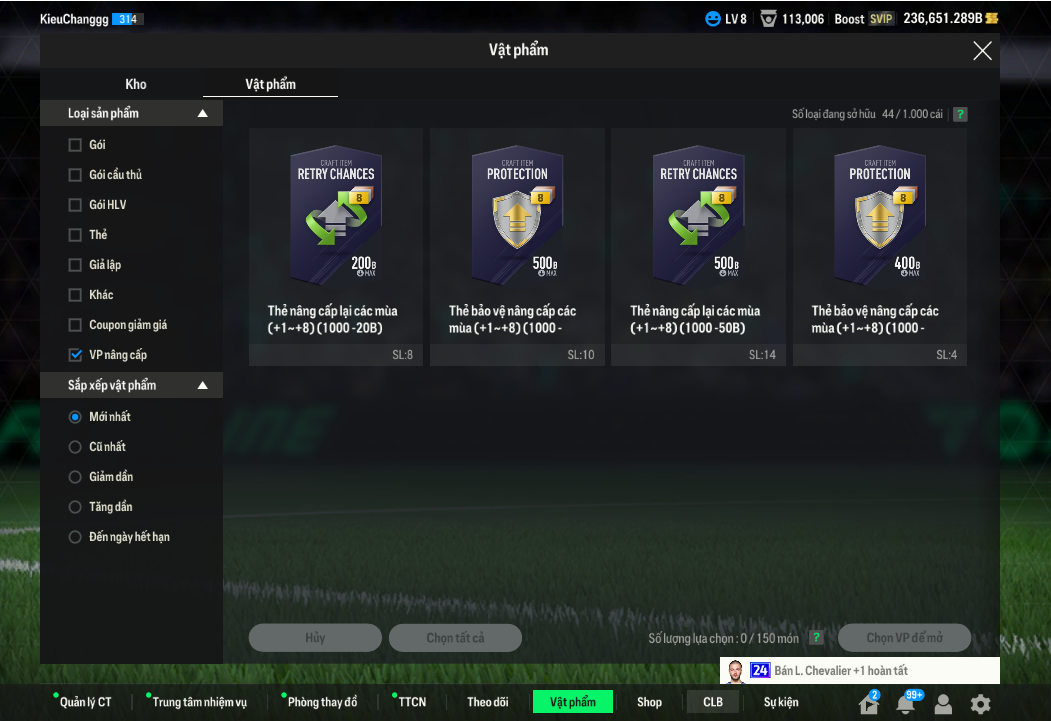This screenshot has height=721, width=1051.
Task: Switch to the Kho tab
Action: pyautogui.click(x=136, y=84)
